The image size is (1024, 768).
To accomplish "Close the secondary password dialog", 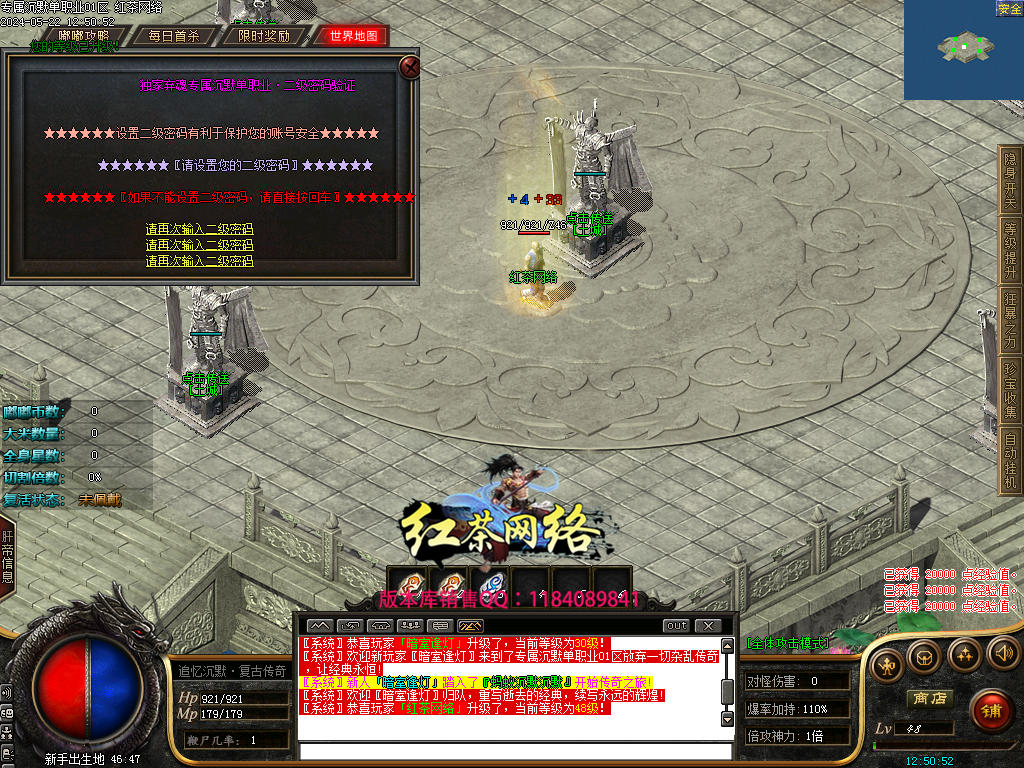I will click(x=409, y=67).
